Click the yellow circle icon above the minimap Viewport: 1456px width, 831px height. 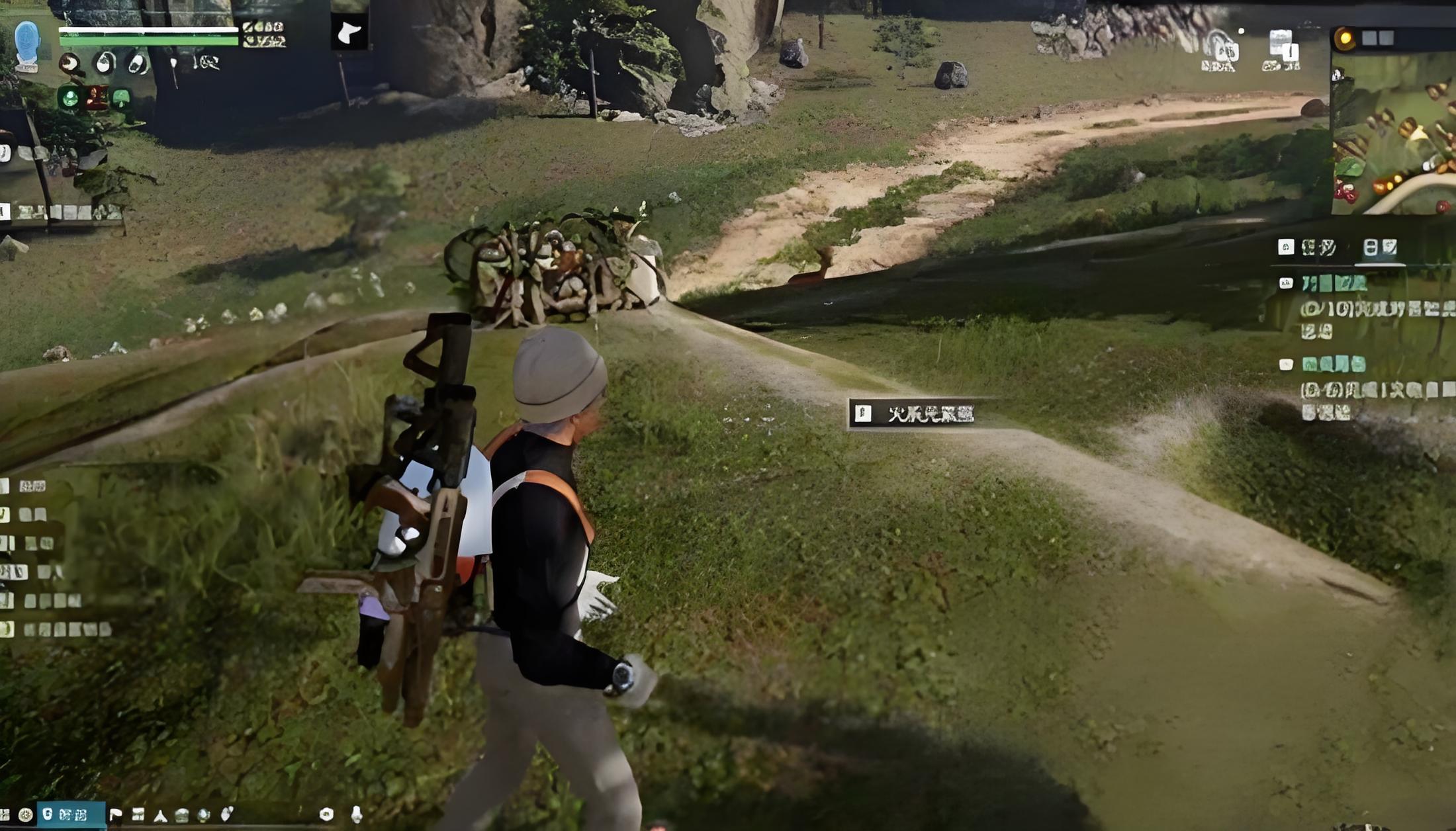point(1344,38)
